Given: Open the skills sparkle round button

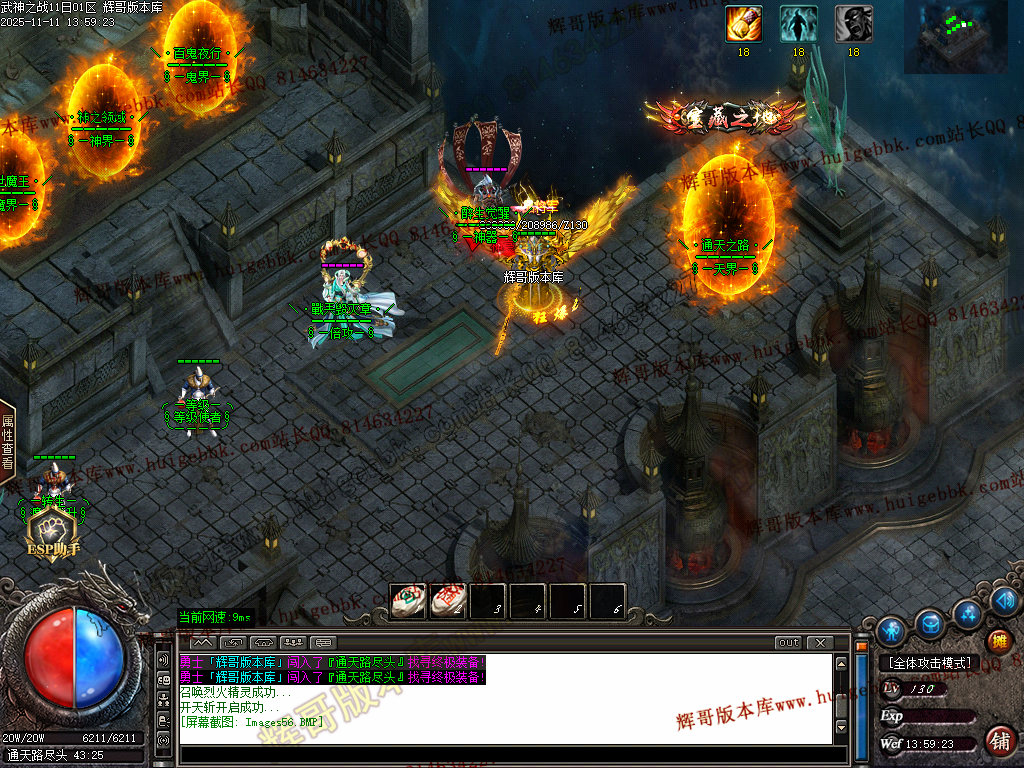Looking at the screenshot, I should click(968, 612).
